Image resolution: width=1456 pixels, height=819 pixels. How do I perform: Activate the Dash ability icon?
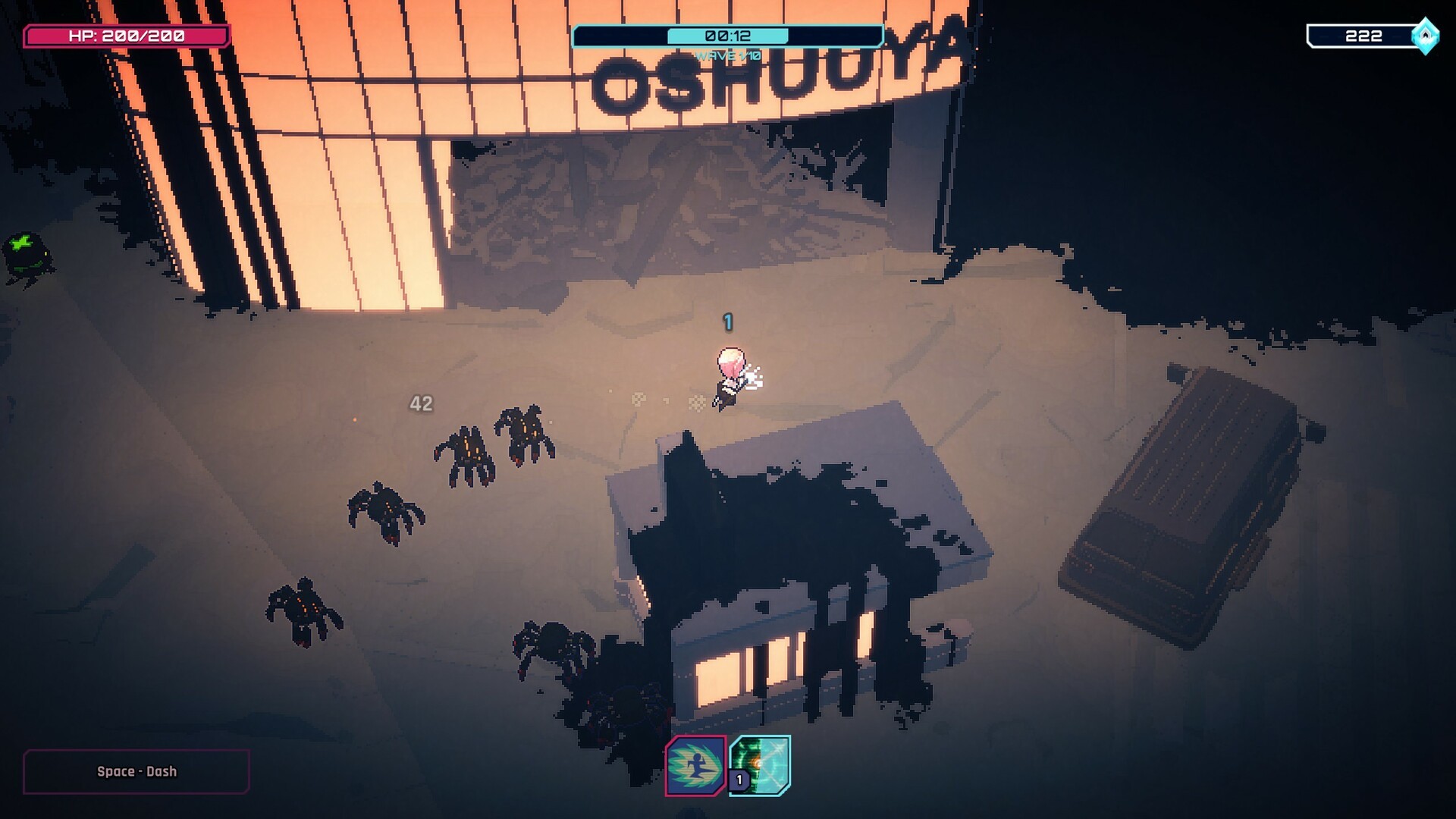coord(695,766)
